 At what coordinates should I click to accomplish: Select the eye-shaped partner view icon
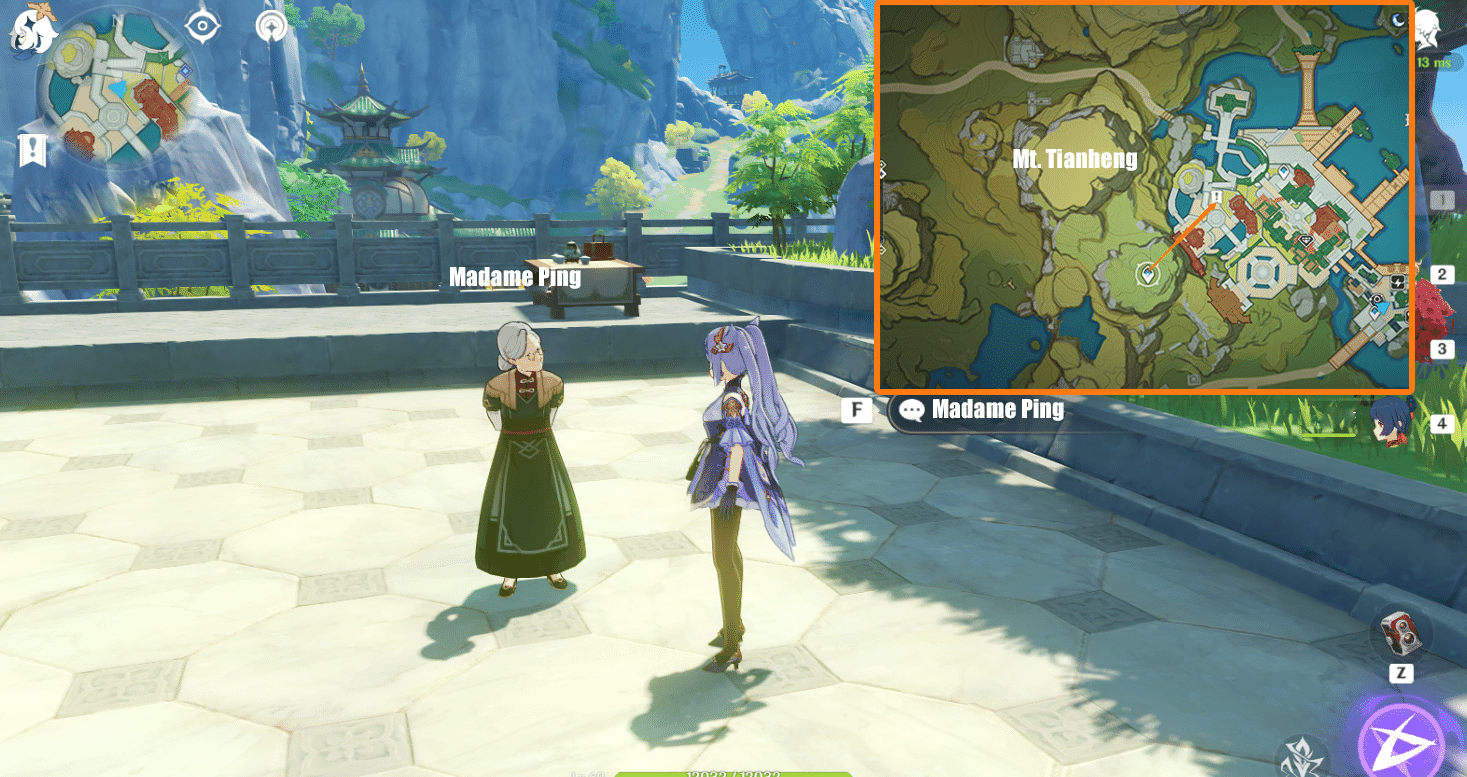(205, 28)
